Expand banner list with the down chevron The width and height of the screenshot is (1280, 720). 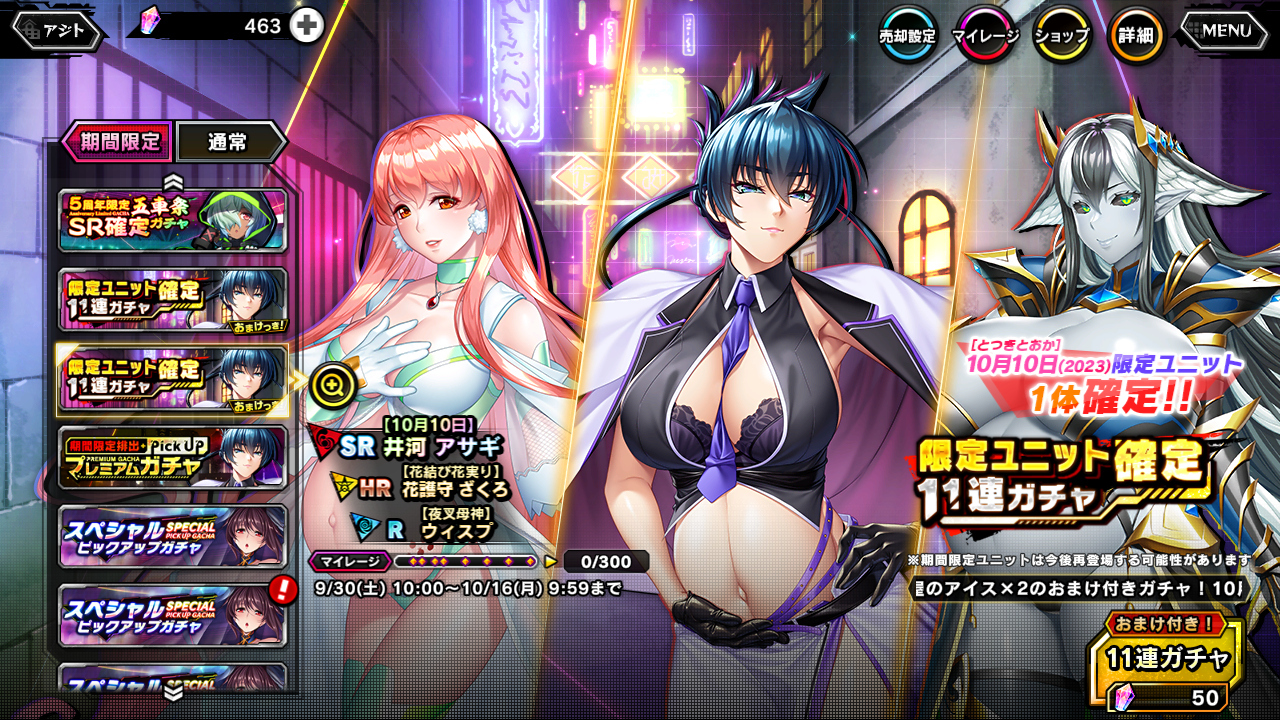tap(173, 690)
